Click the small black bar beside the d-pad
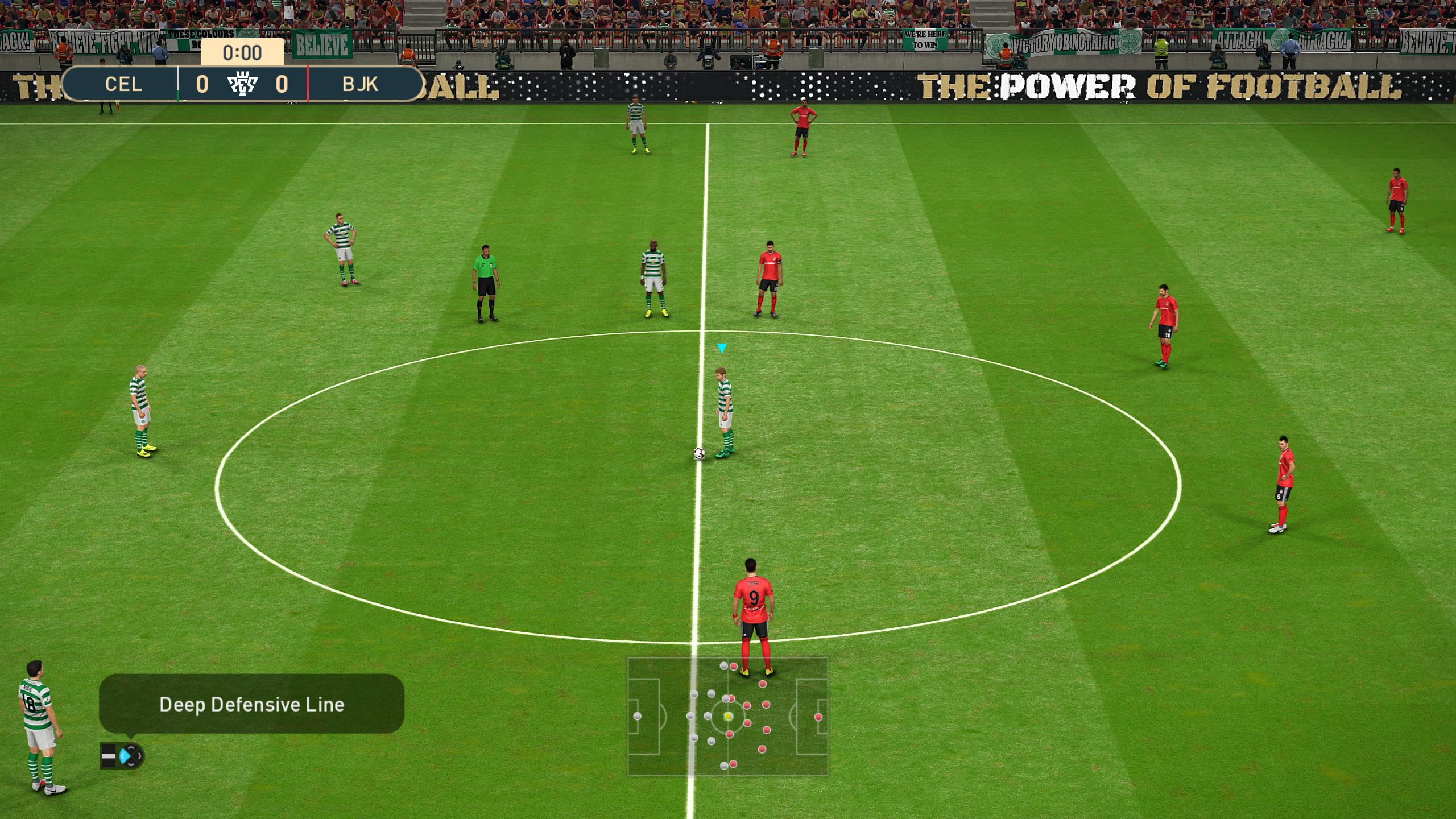This screenshot has width=1456, height=819. [109, 748]
